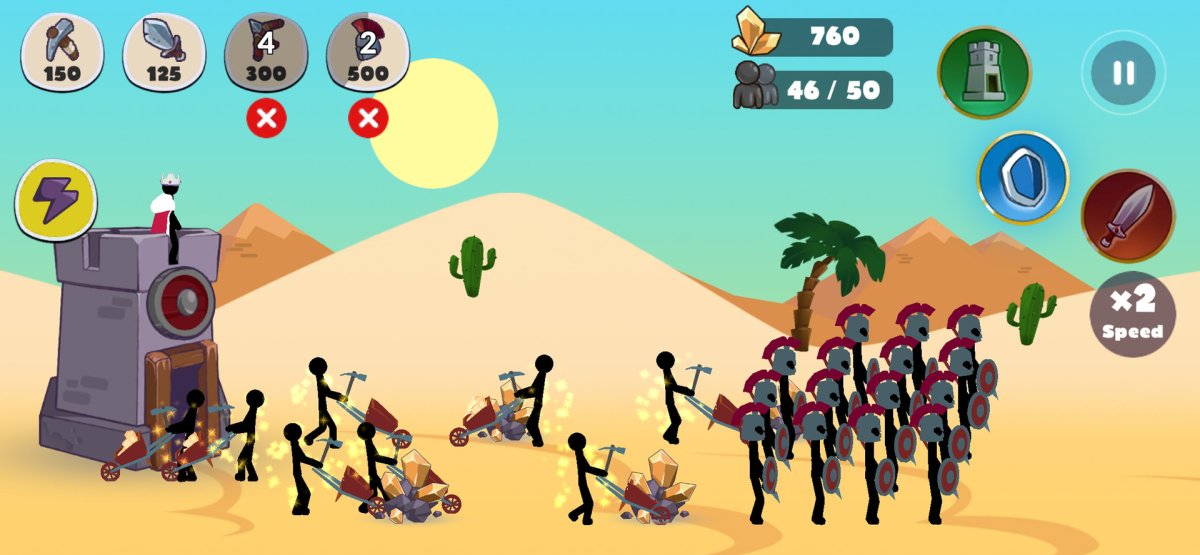Select the archer unit costing 300
The width and height of the screenshot is (1200, 555).
pyautogui.click(x=266, y=51)
